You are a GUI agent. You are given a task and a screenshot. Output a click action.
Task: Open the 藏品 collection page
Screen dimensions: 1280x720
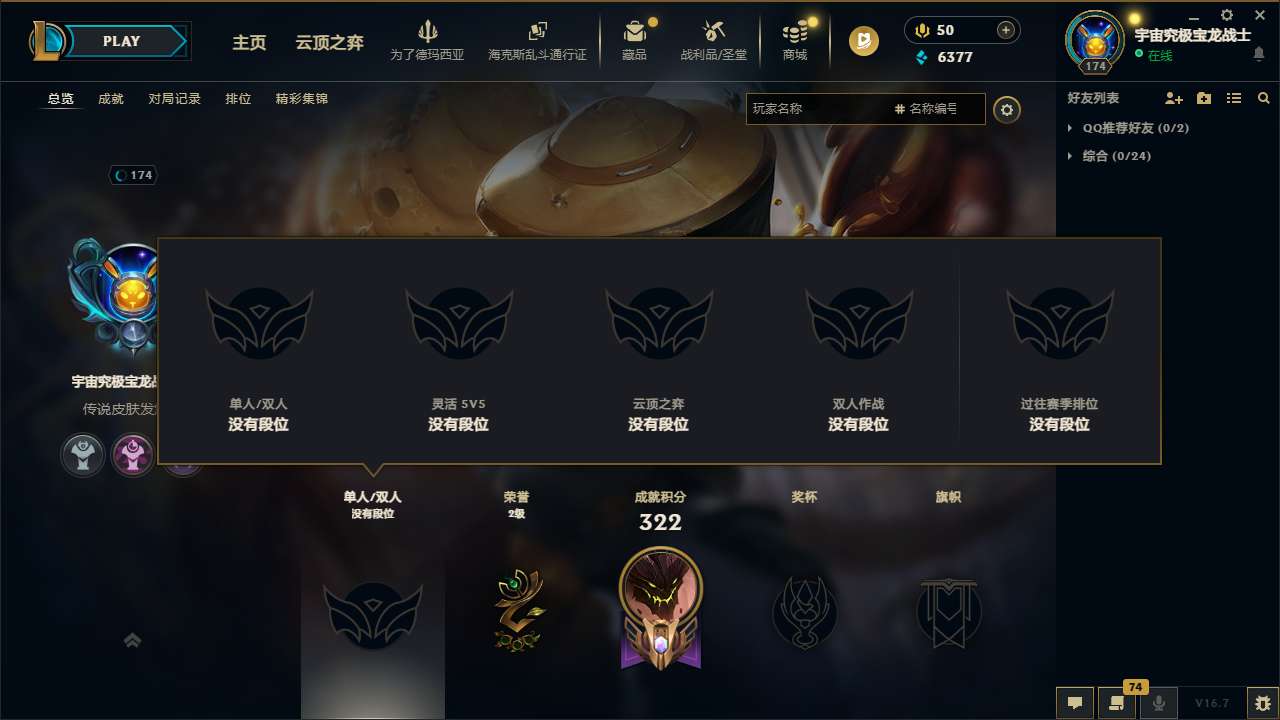[x=637, y=41]
